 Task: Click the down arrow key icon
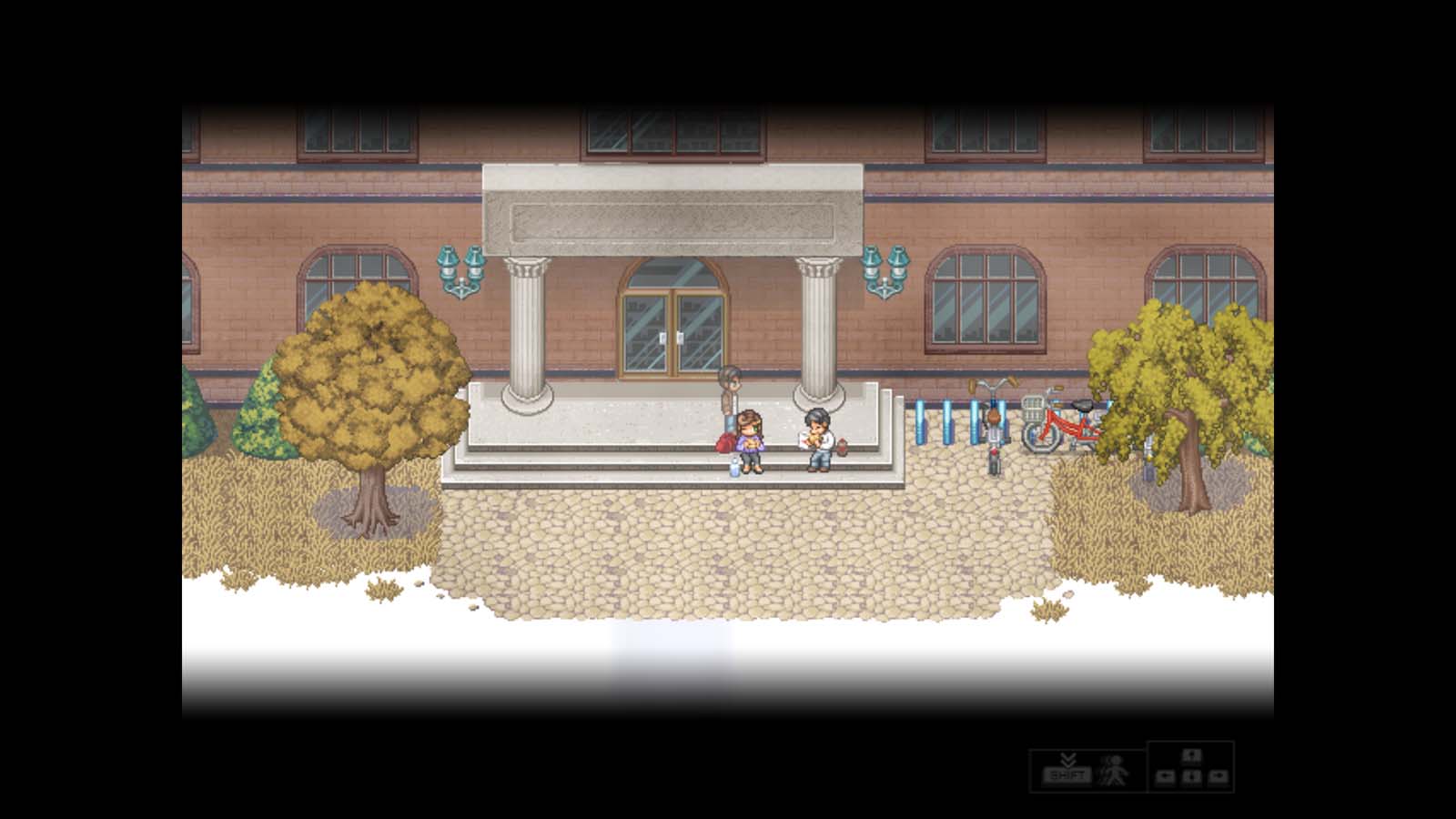coord(1192,774)
